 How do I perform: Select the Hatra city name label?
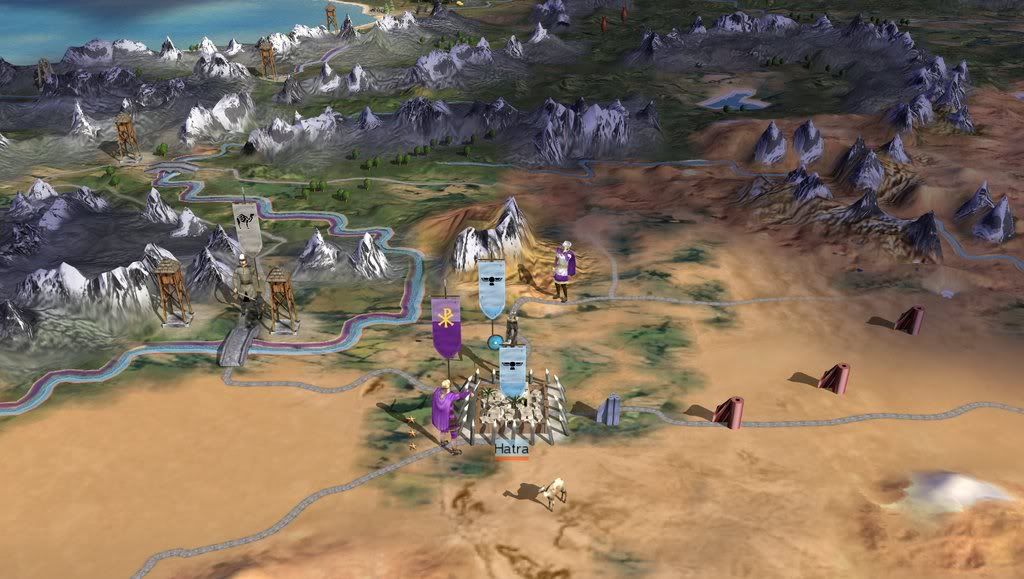(x=511, y=449)
